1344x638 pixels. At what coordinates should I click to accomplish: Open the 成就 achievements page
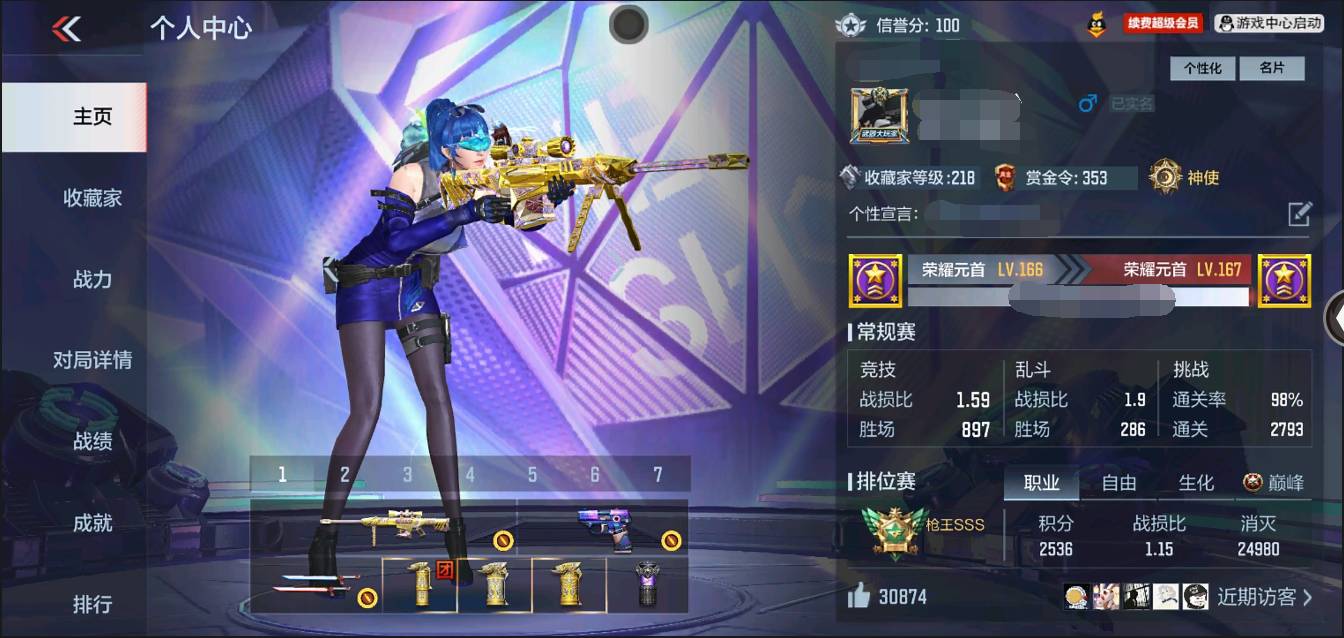[x=92, y=523]
